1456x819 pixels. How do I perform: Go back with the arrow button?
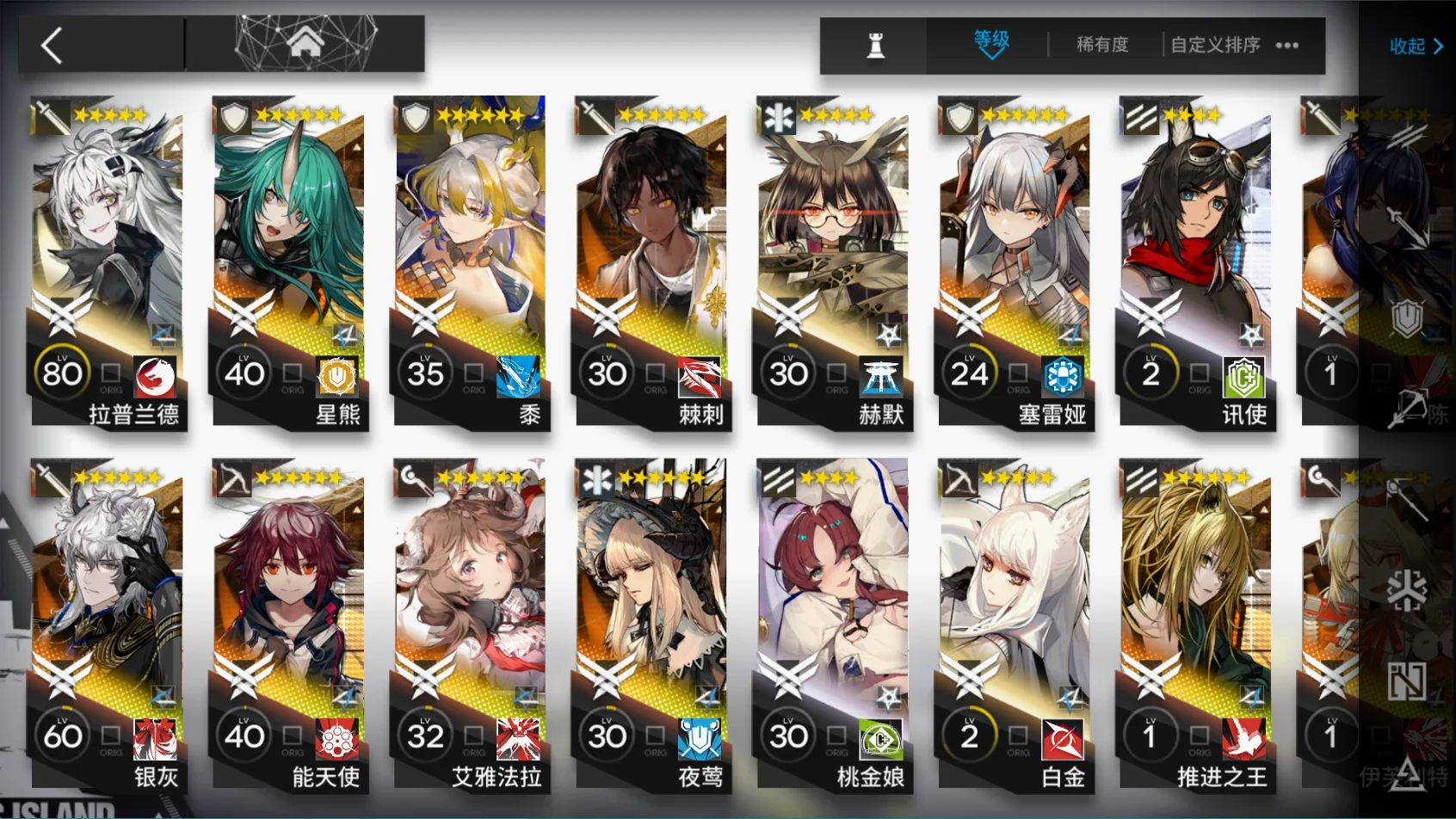pyautogui.click(x=53, y=45)
